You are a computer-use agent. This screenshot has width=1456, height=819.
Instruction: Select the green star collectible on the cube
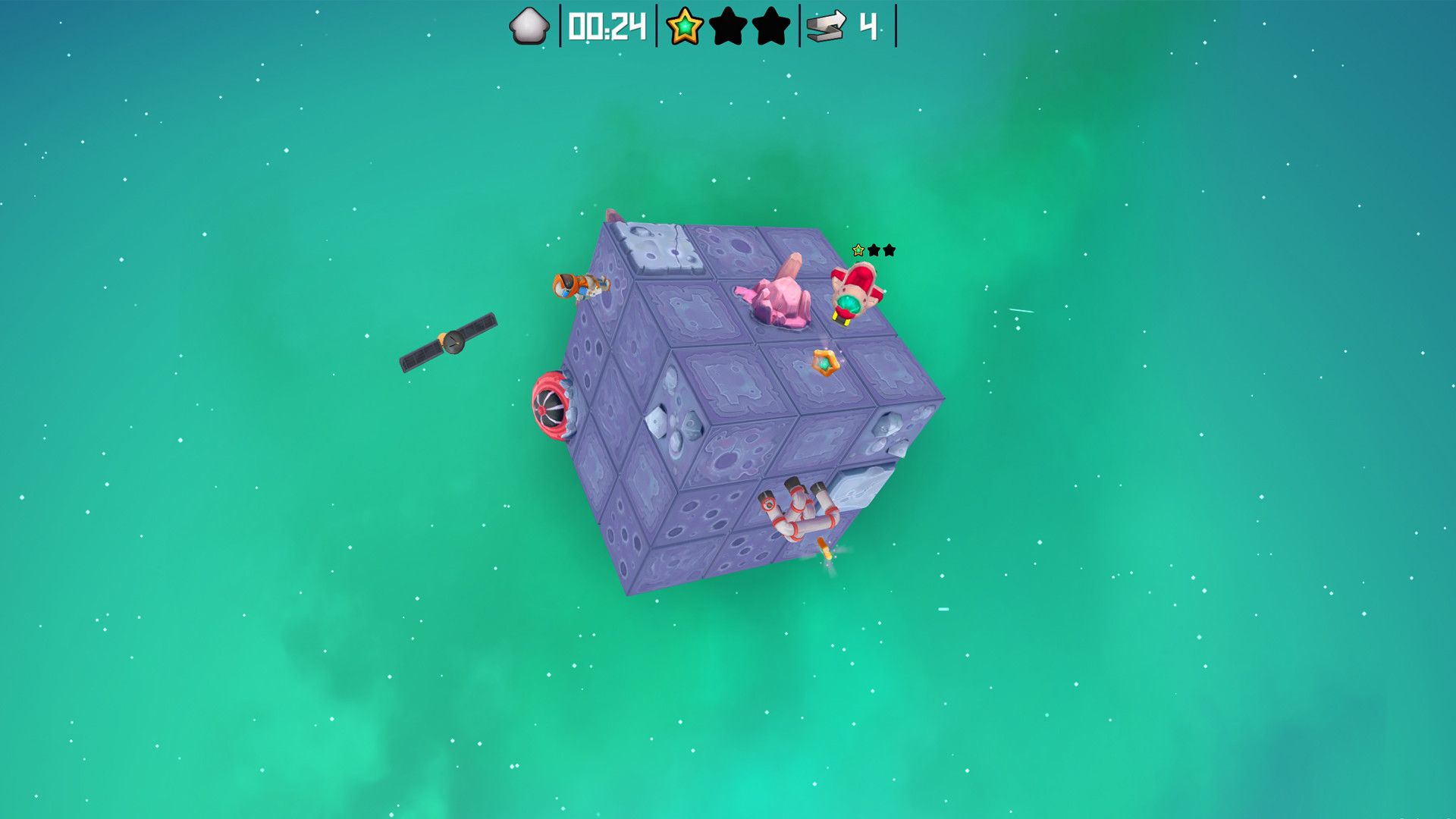click(824, 361)
